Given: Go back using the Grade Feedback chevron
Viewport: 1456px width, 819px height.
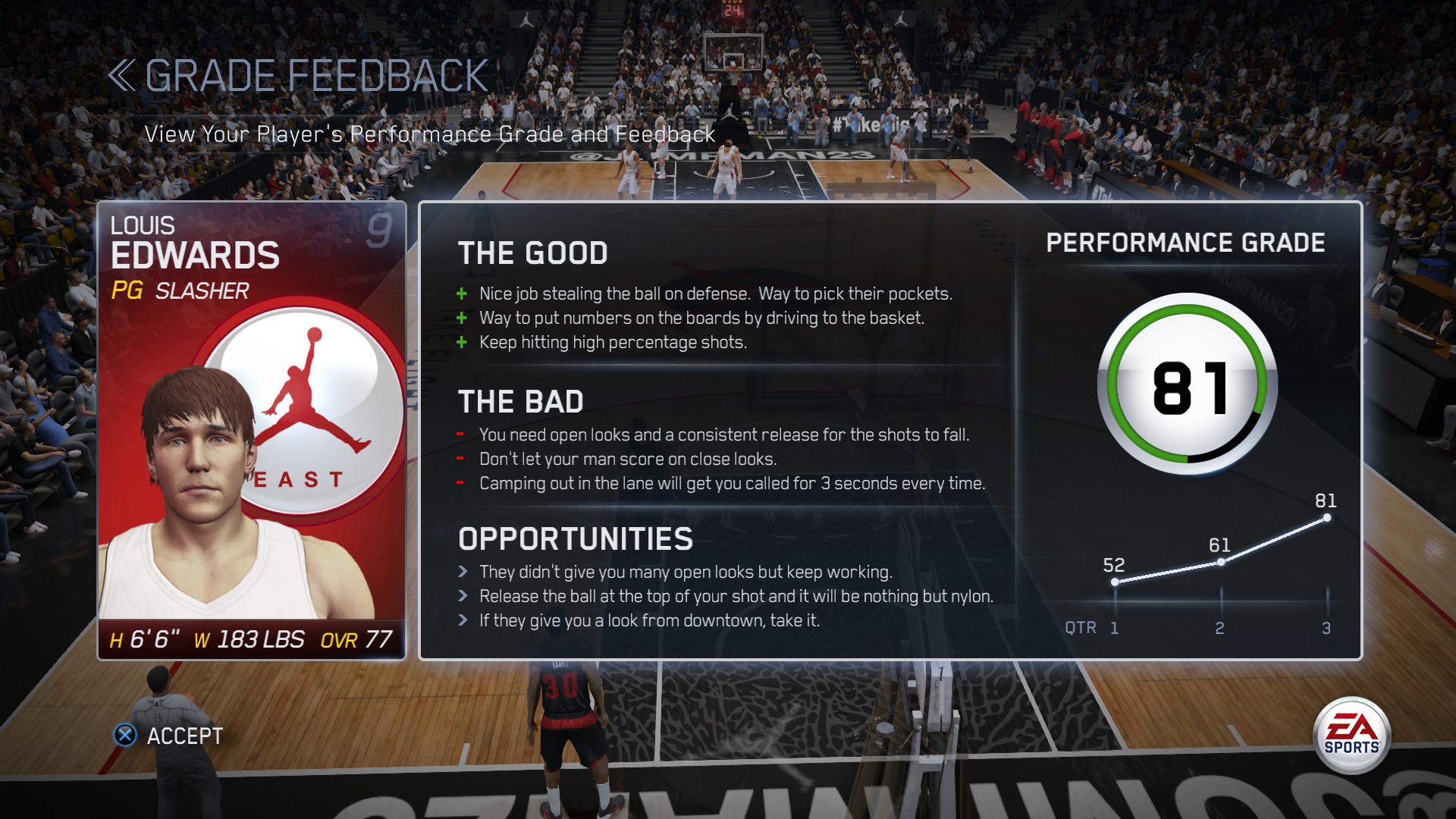Looking at the screenshot, I should tap(121, 76).
